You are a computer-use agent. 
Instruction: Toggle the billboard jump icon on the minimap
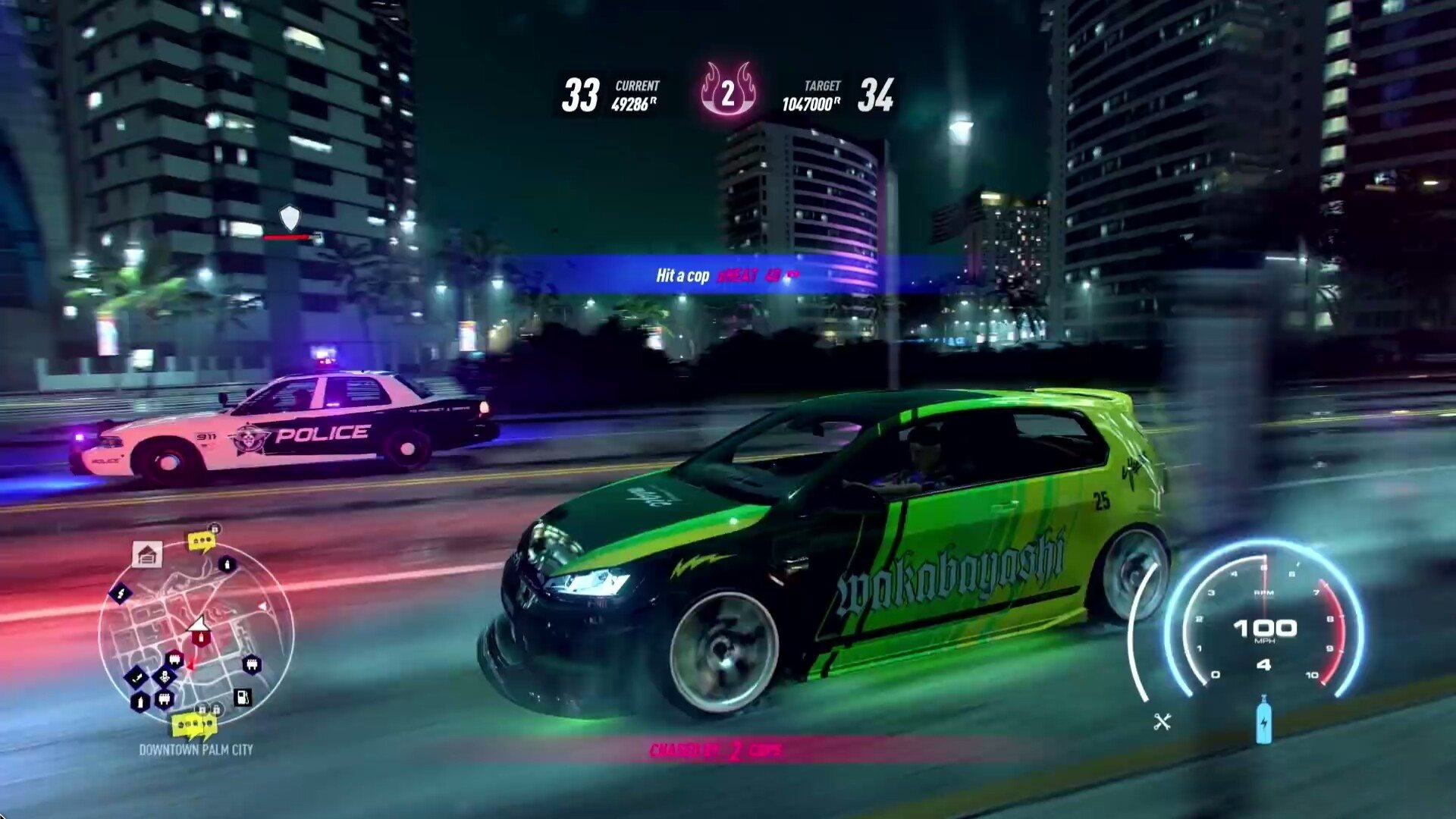pos(136,676)
